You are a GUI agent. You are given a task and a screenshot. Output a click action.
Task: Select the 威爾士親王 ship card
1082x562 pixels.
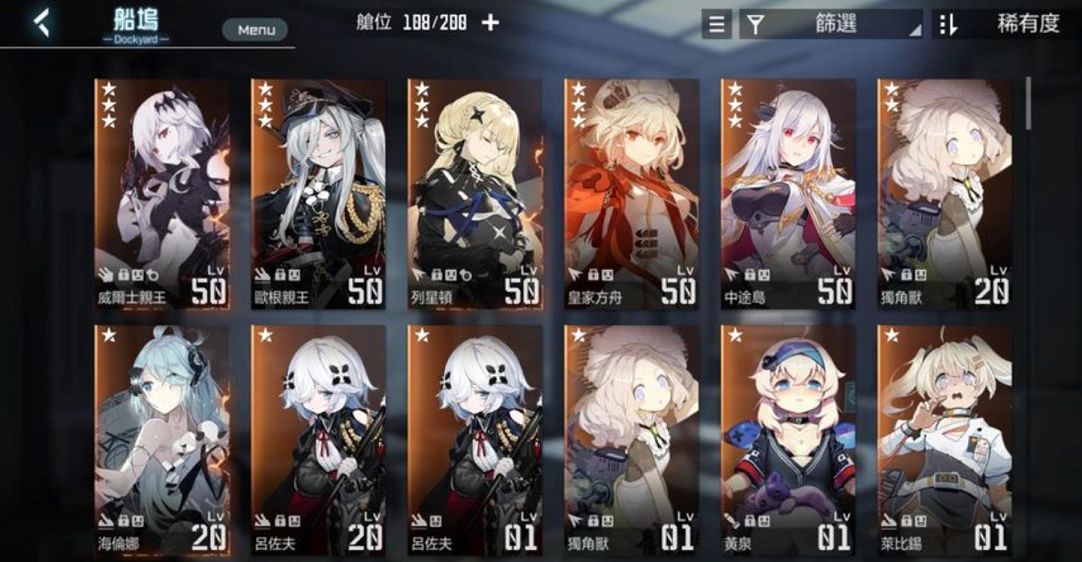click(x=161, y=193)
